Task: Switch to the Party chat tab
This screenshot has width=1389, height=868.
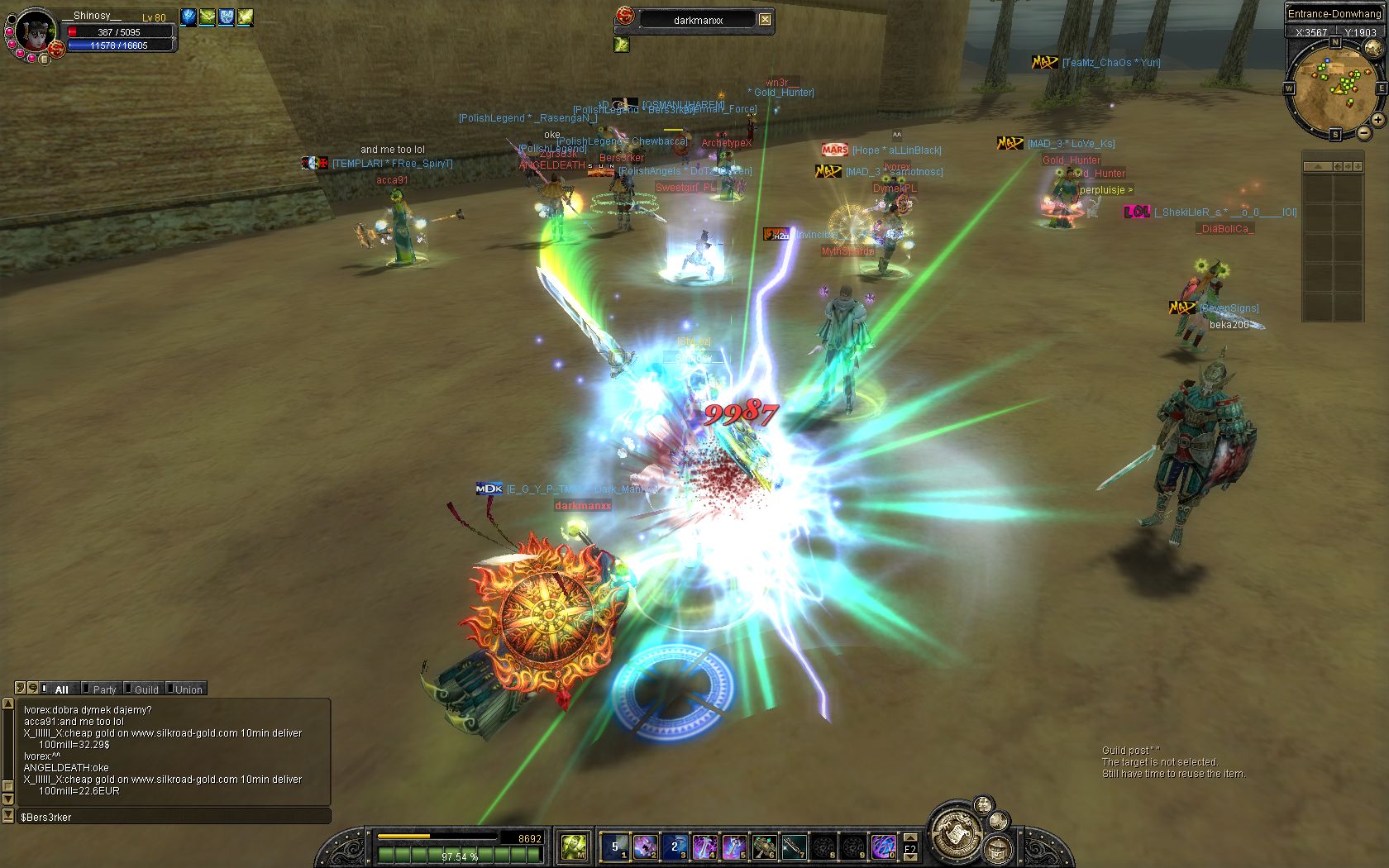Action: click(x=103, y=689)
